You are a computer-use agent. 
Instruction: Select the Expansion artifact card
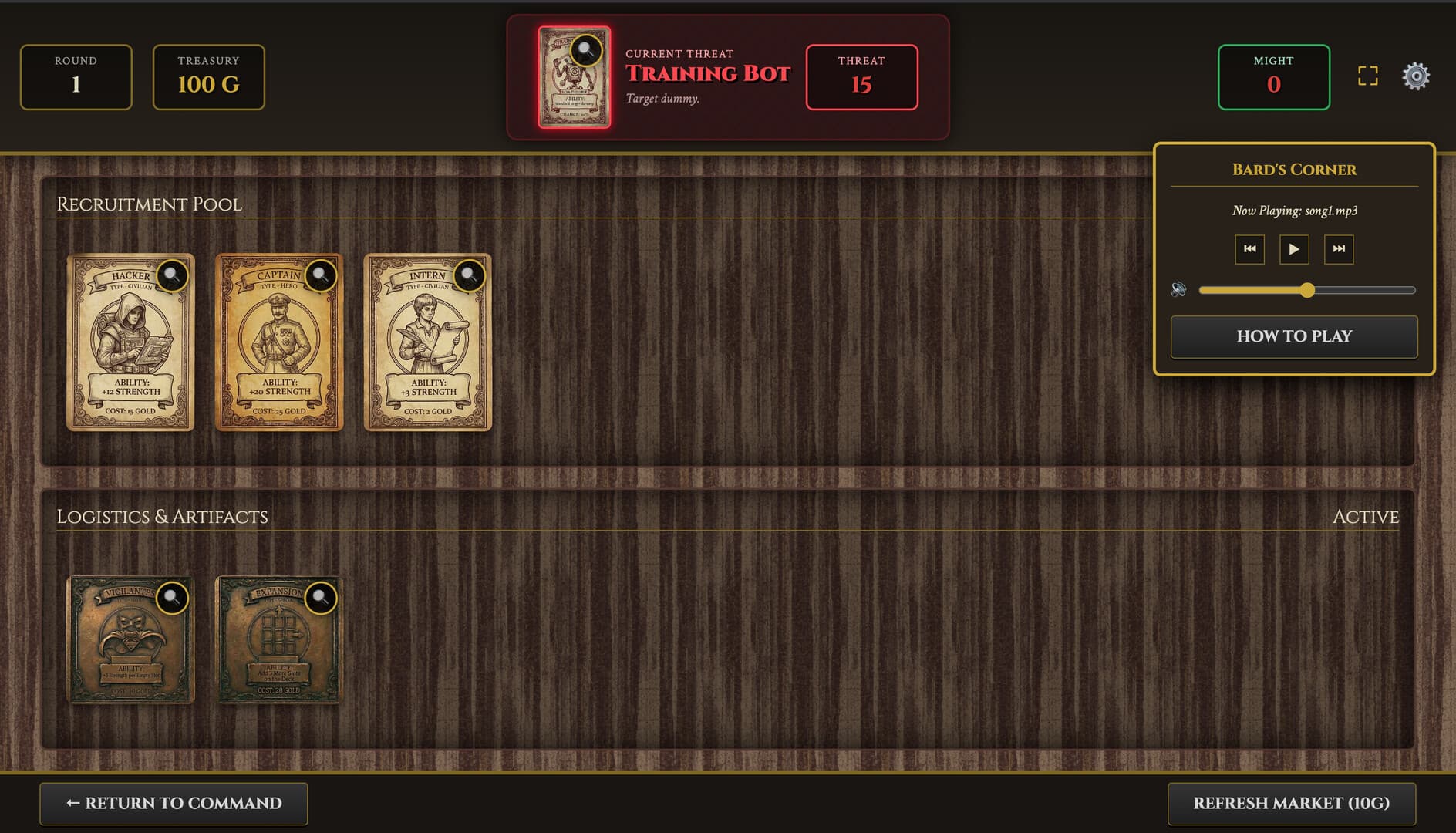point(279,648)
